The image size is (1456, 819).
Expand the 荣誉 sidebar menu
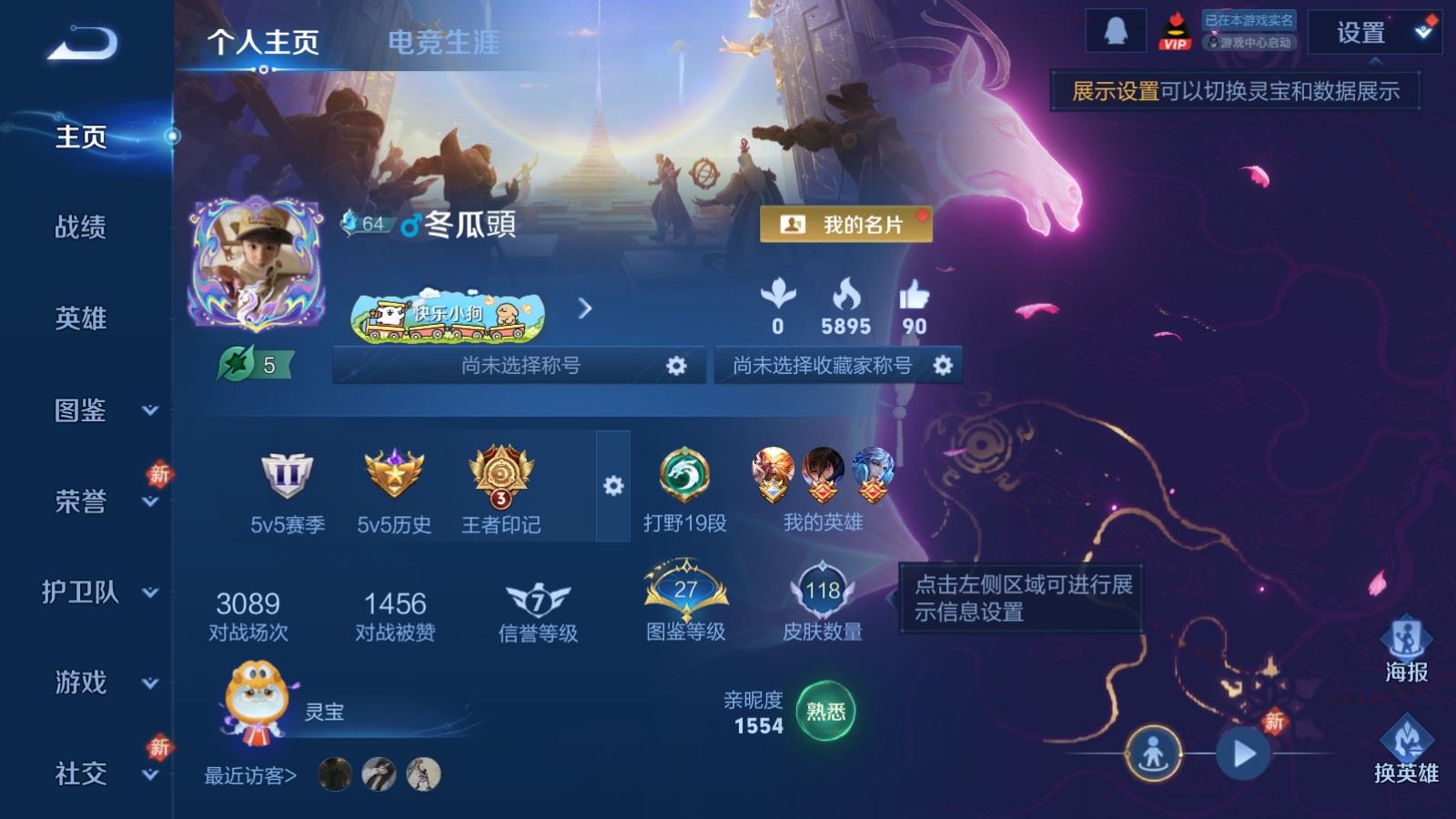pyautogui.click(x=100, y=501)
